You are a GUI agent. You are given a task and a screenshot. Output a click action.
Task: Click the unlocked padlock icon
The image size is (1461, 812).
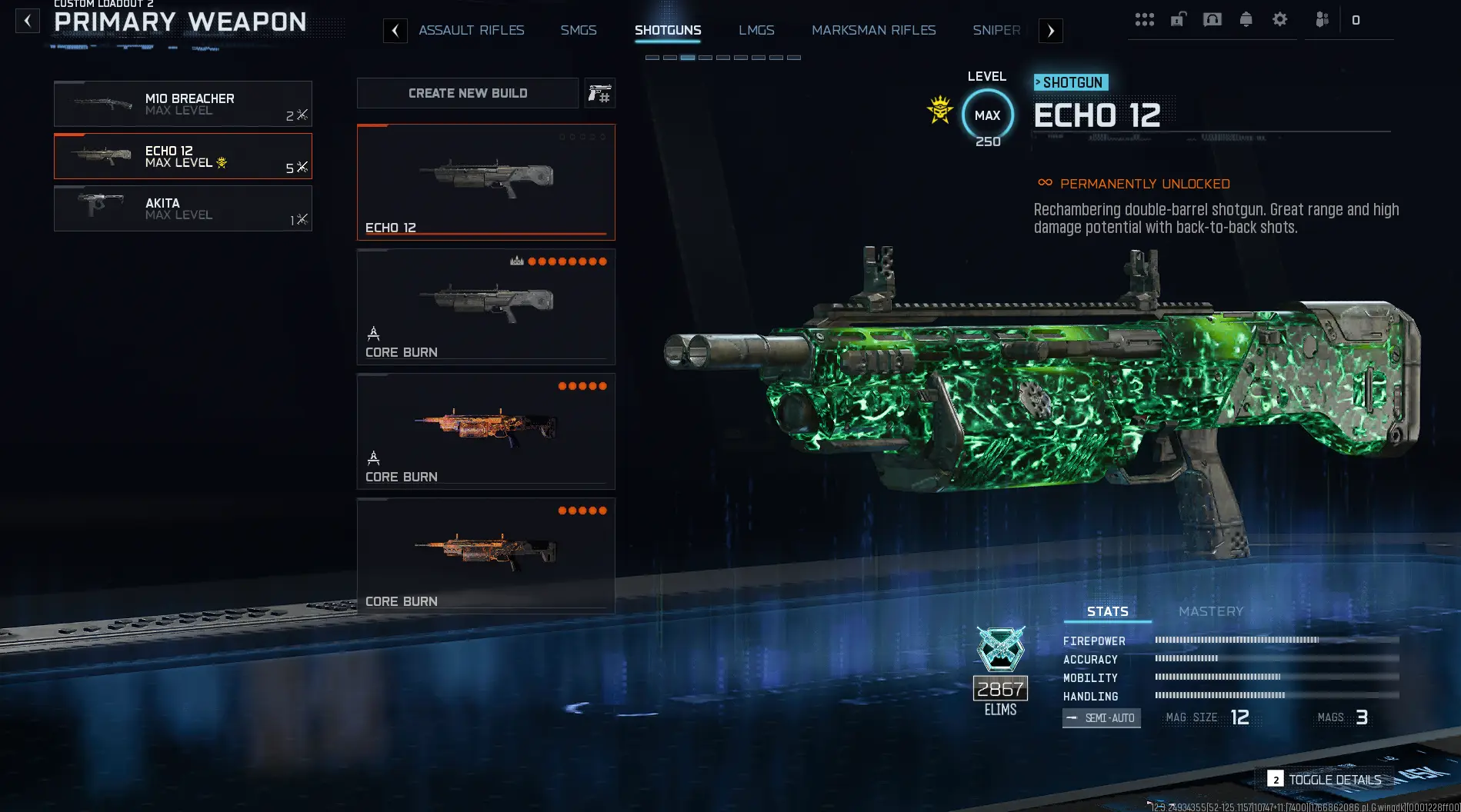[1177, 19]
